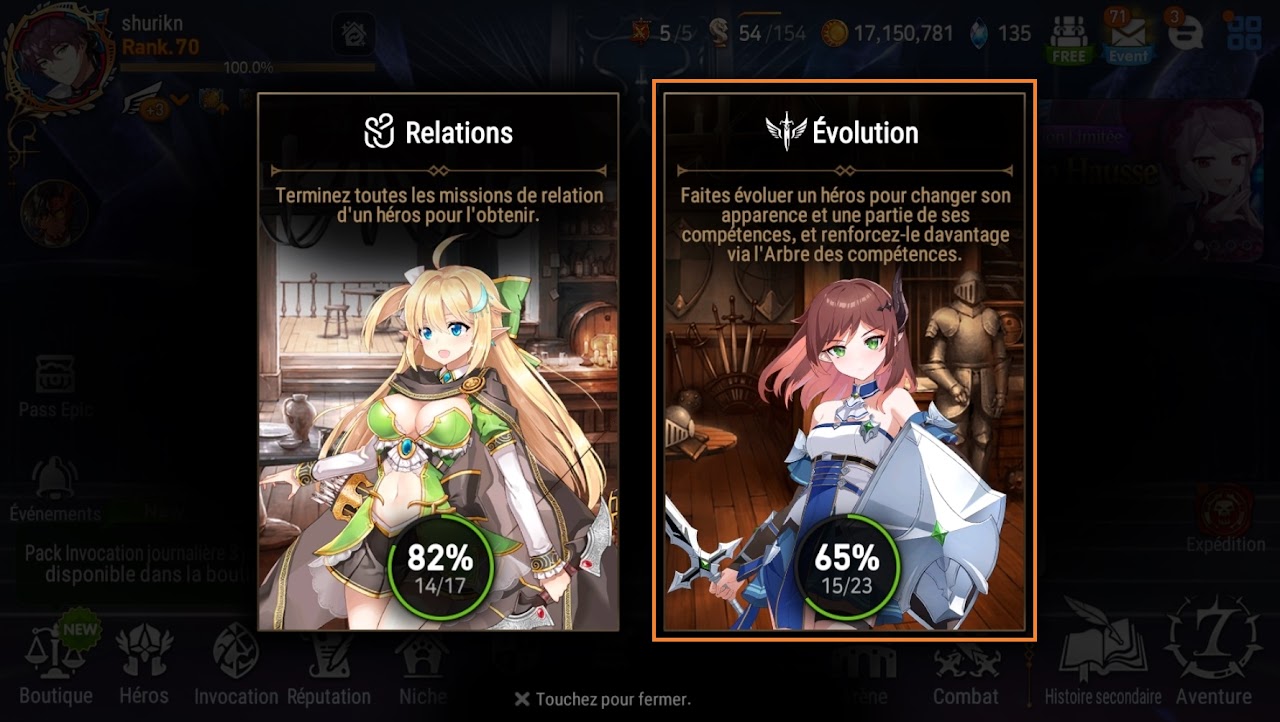The image size is (1280, 722).
Task: Select the Évolution card
Action: pyautogui.click(x=844, y=362)
